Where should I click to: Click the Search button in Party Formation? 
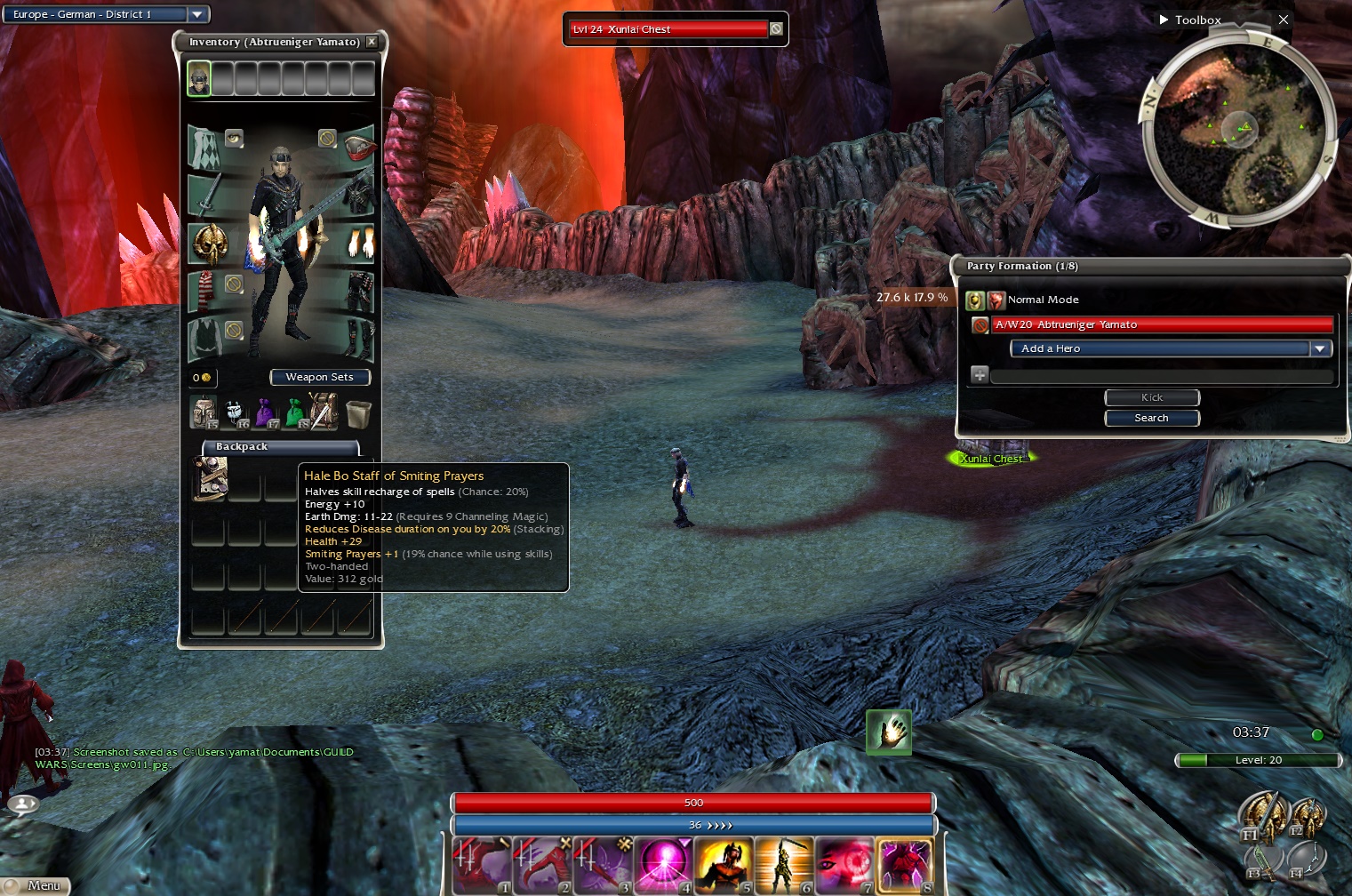[x=1151, y=418]
